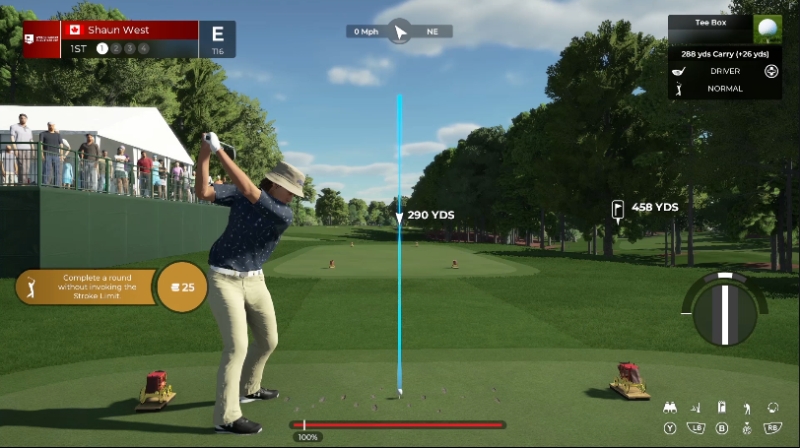Viewport: 800px width, 448px height.
Task: Open the club swap arrows icon beside DRIVER
Action: [771, 71]
